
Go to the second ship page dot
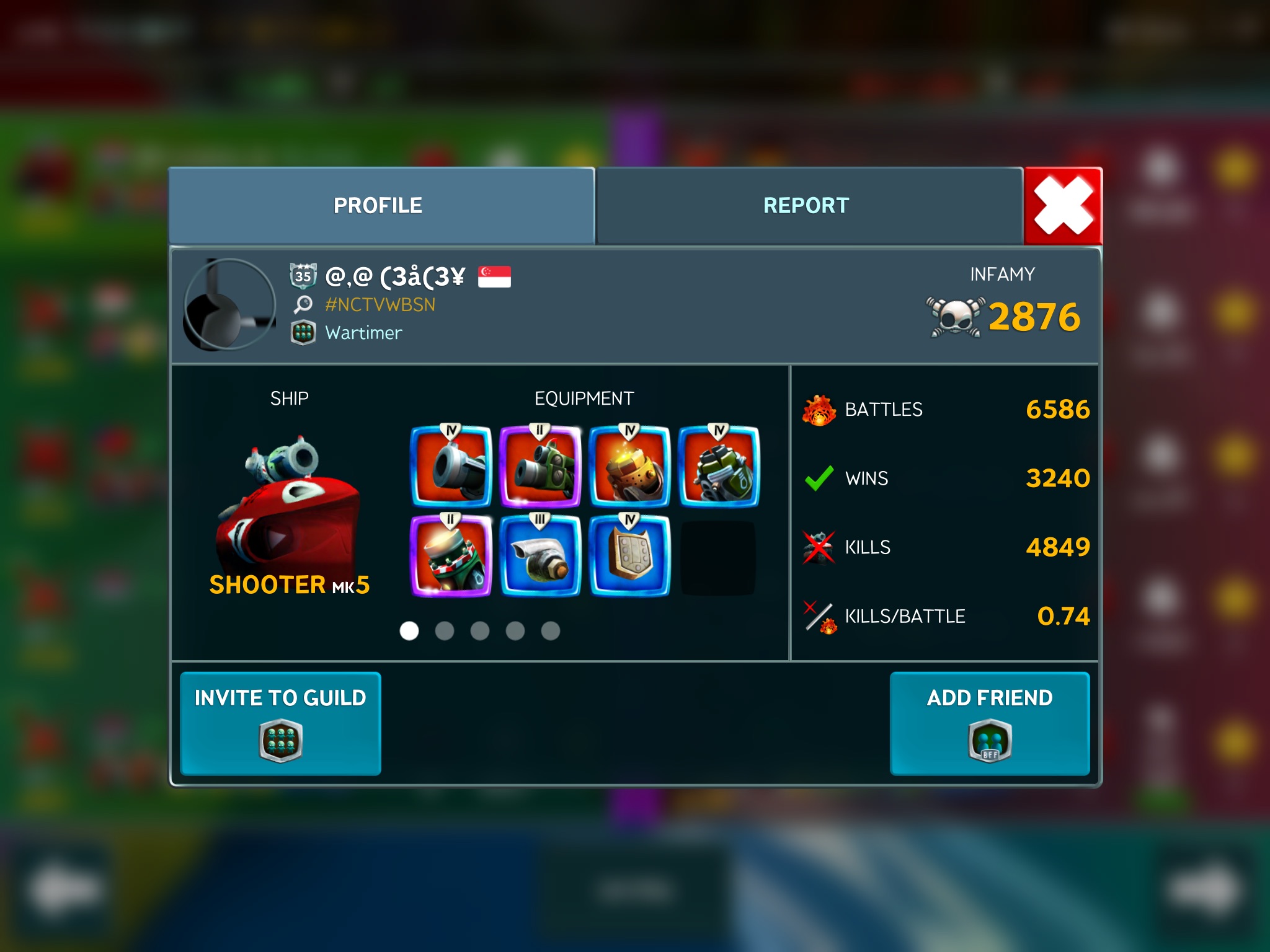pyautogui.click(x=445, y=631)
